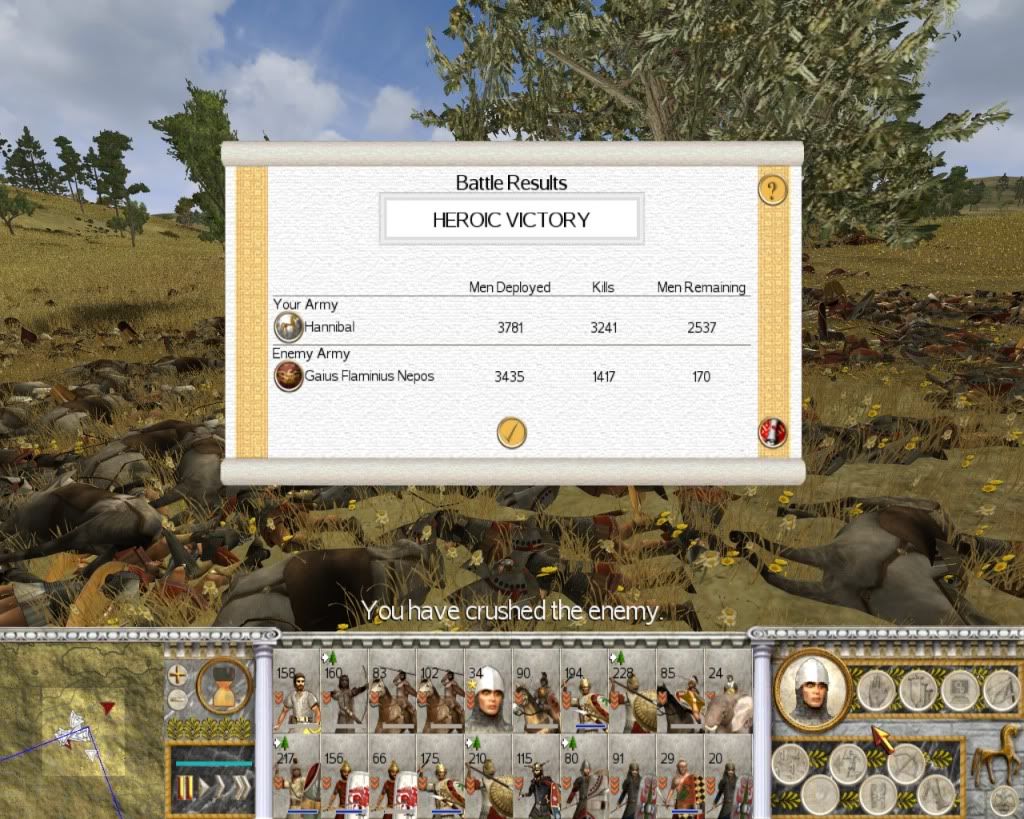The height and width of the screenshot is (819, 1024).
Task: Select the unit card showing 158 men
Action: [295, 692]
